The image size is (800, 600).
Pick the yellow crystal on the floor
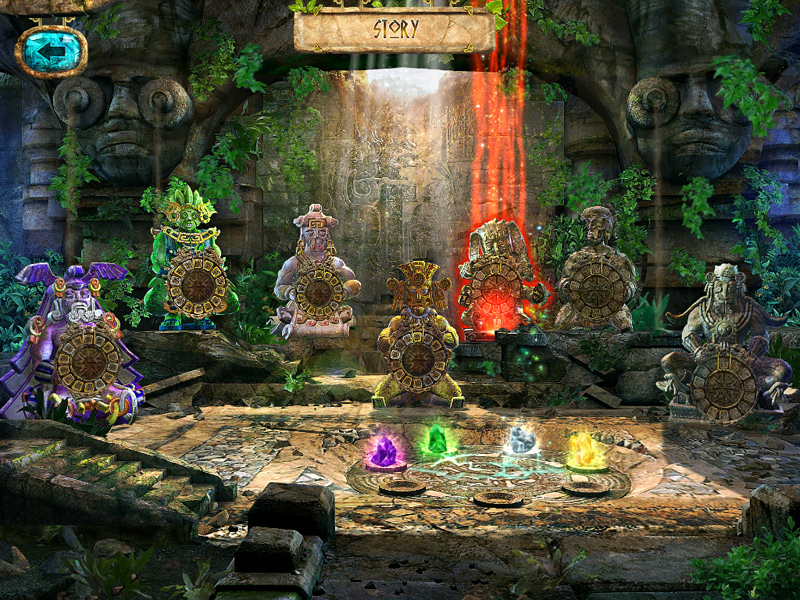(x=585, y=451)
